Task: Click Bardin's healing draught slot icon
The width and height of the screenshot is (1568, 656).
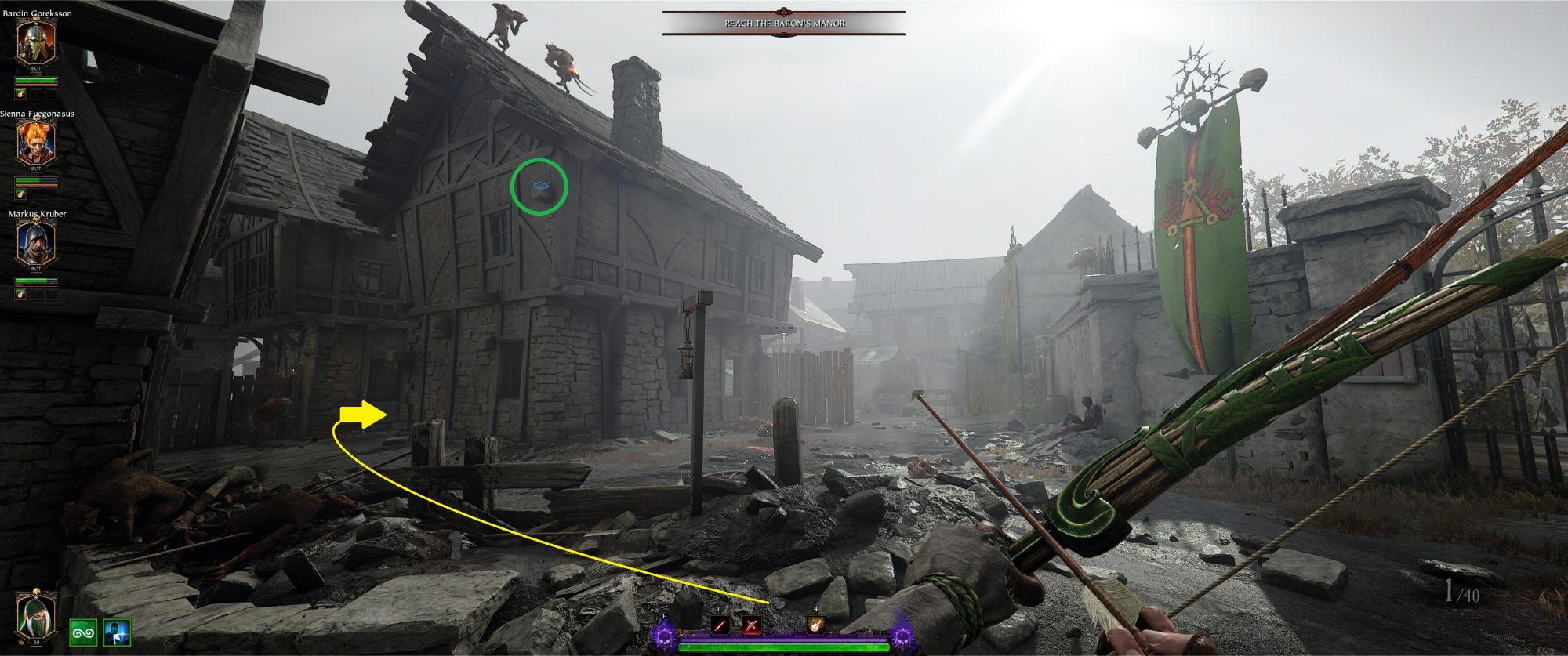Action: click(x=19, y=94)
